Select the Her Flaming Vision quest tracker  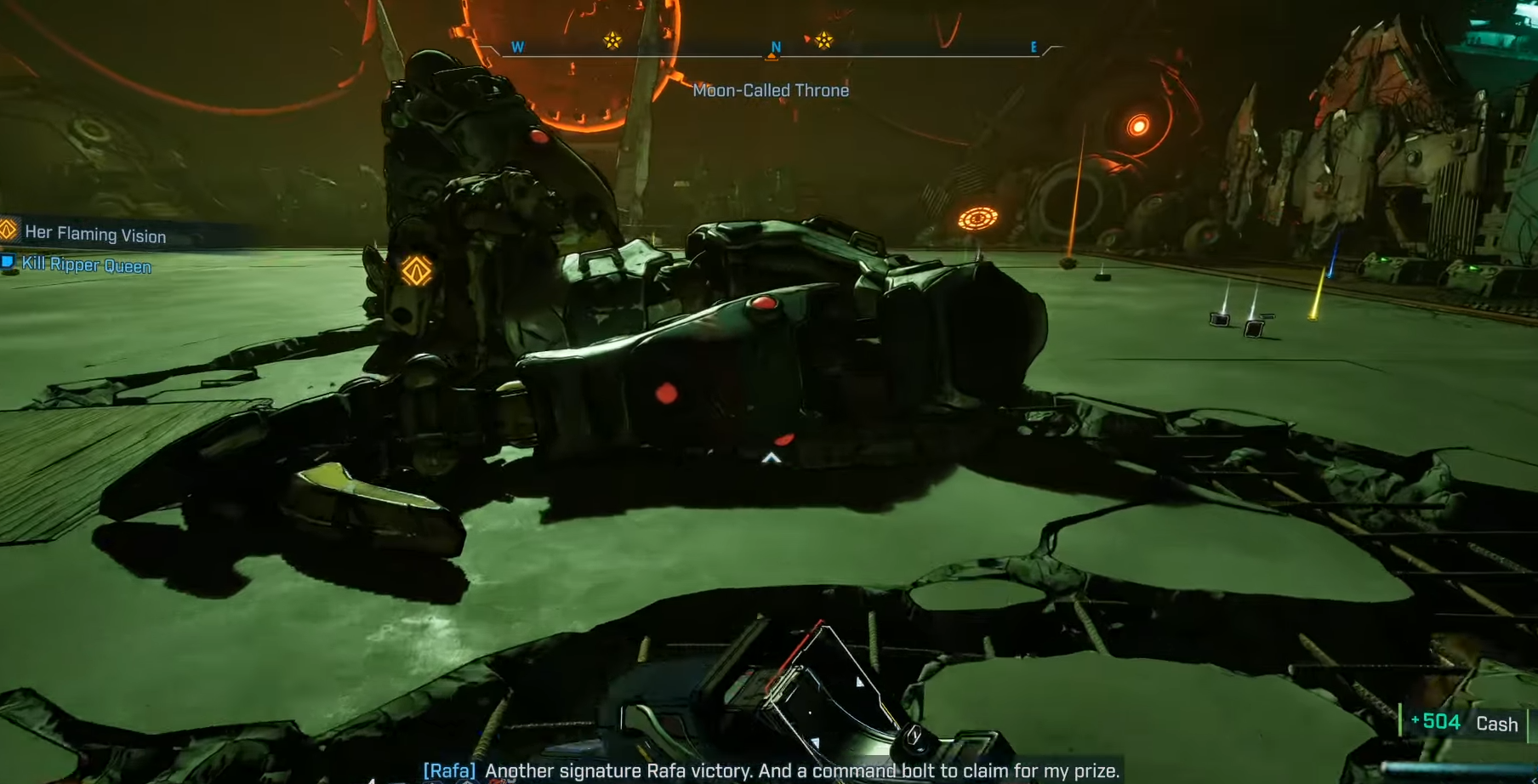[x=94, y=234]
